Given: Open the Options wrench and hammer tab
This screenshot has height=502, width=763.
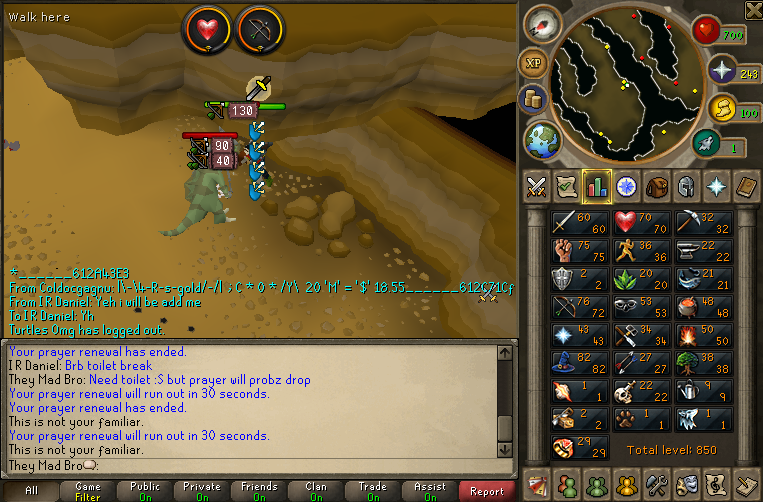Looking at the screenshot, I should (657, 483).
